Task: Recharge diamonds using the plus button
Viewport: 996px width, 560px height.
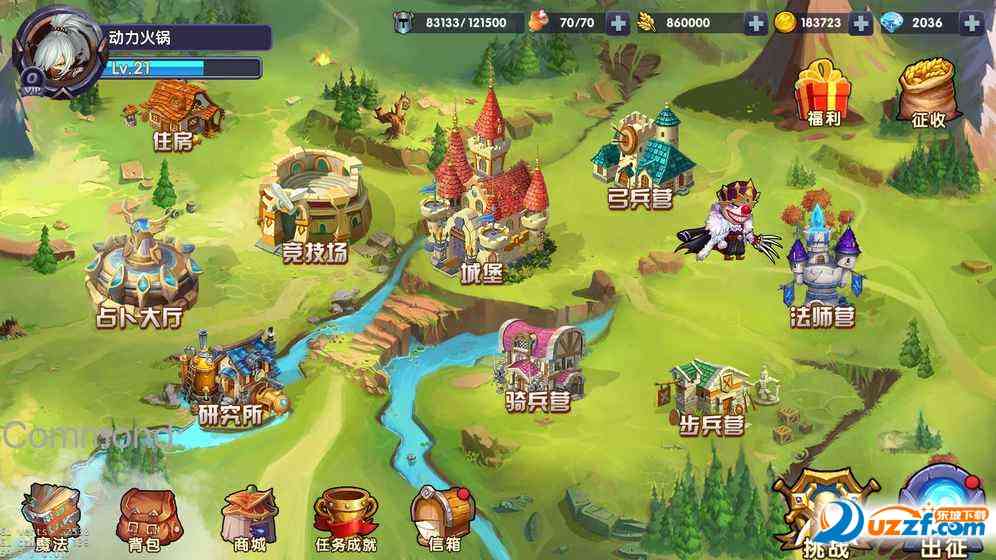Action: coord(971,23)
